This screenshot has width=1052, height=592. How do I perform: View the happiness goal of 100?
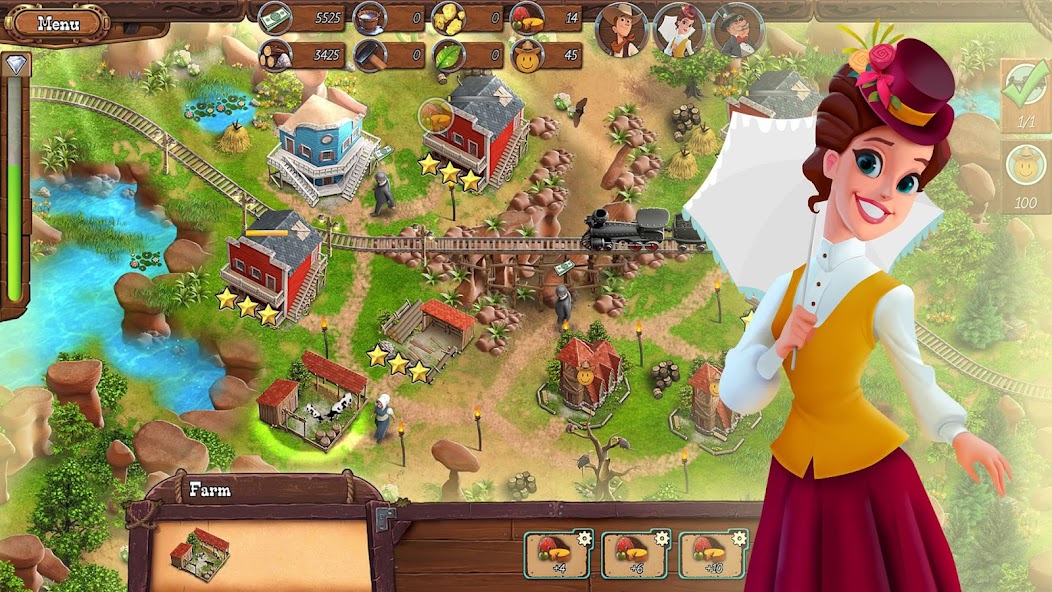(x=1027, y=176)
